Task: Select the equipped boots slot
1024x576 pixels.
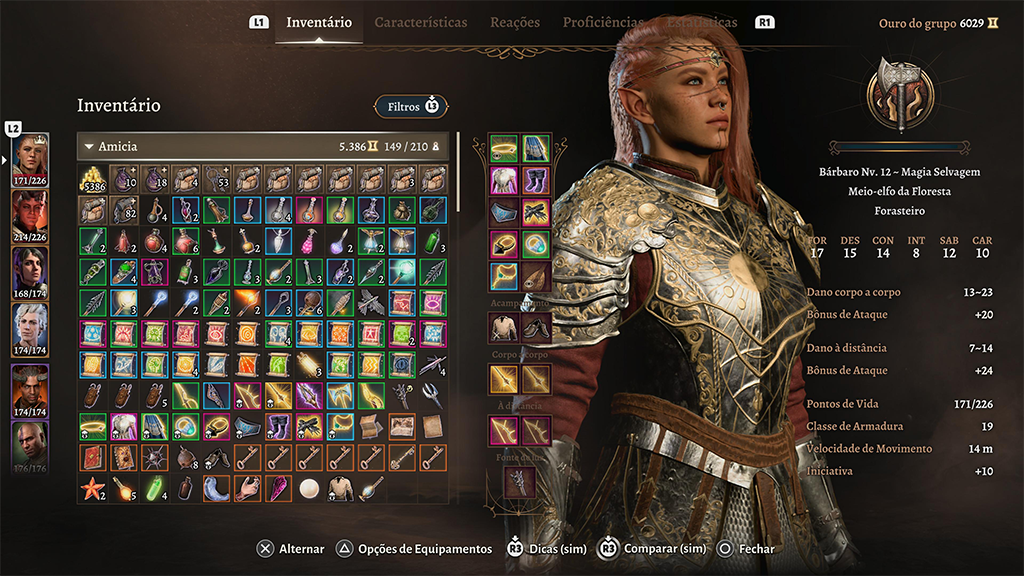Action: [x=536, y=181]
